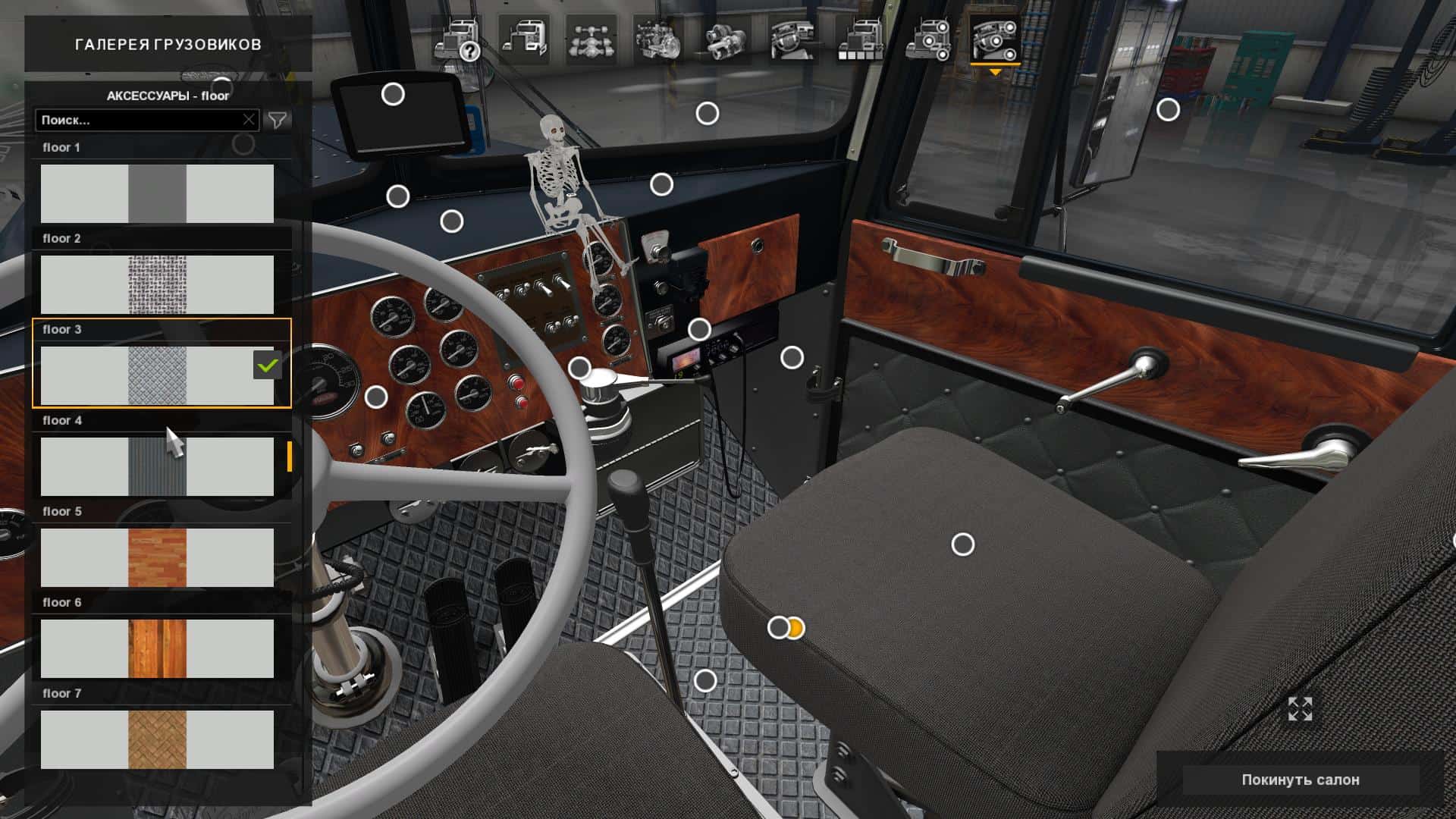Viewport: 1456px width, 819px height.
Task: Select the floor 7 parquet texture
Action: (x=157, y=739)
